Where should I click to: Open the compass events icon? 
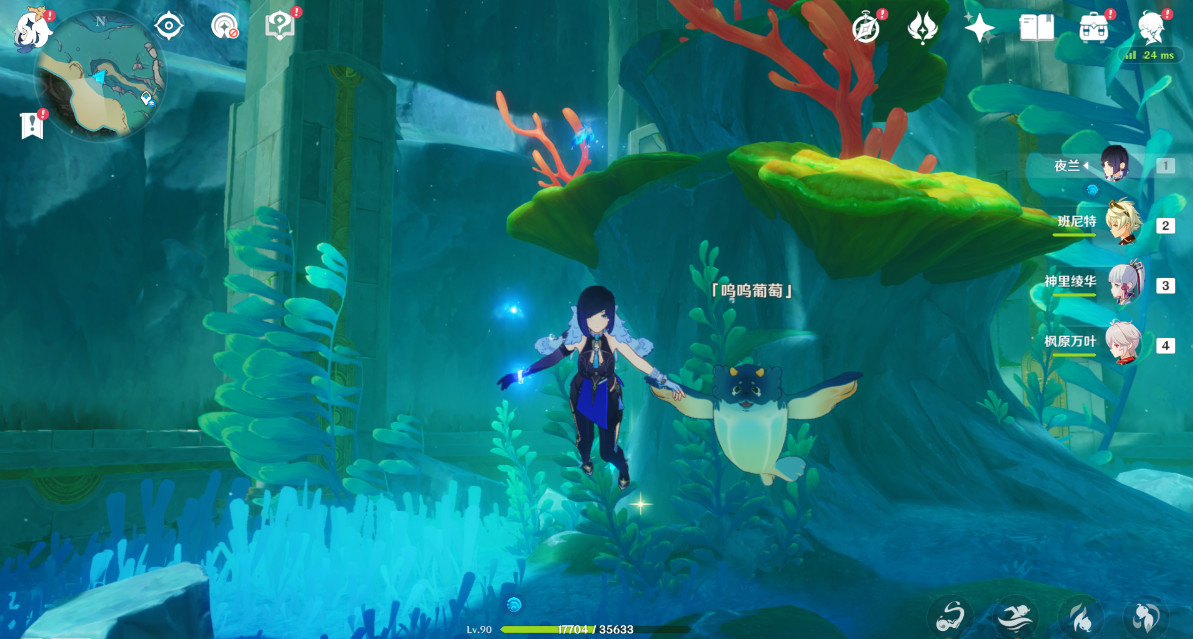(x=866, y=28)
